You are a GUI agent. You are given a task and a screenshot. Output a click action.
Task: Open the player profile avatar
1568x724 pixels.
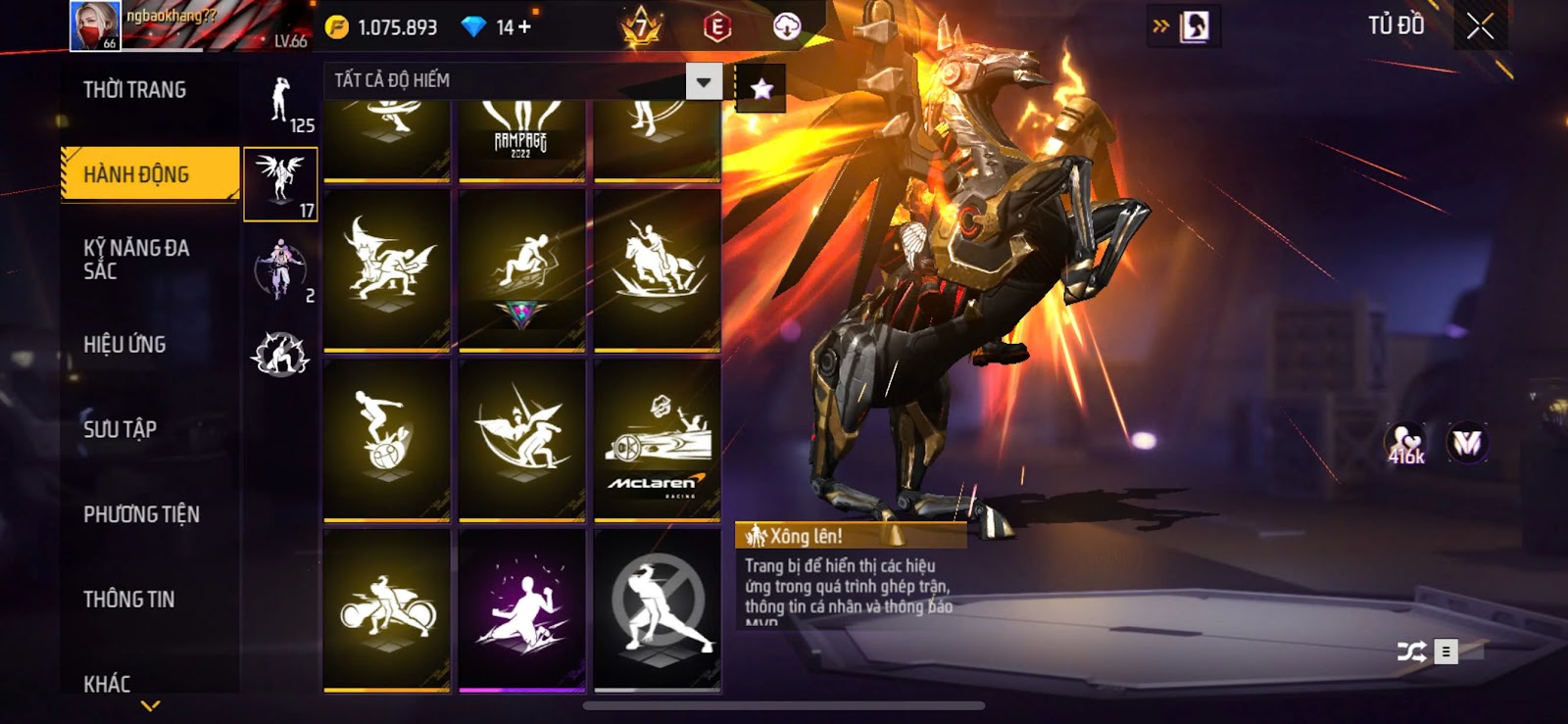(x=95, y=25)
